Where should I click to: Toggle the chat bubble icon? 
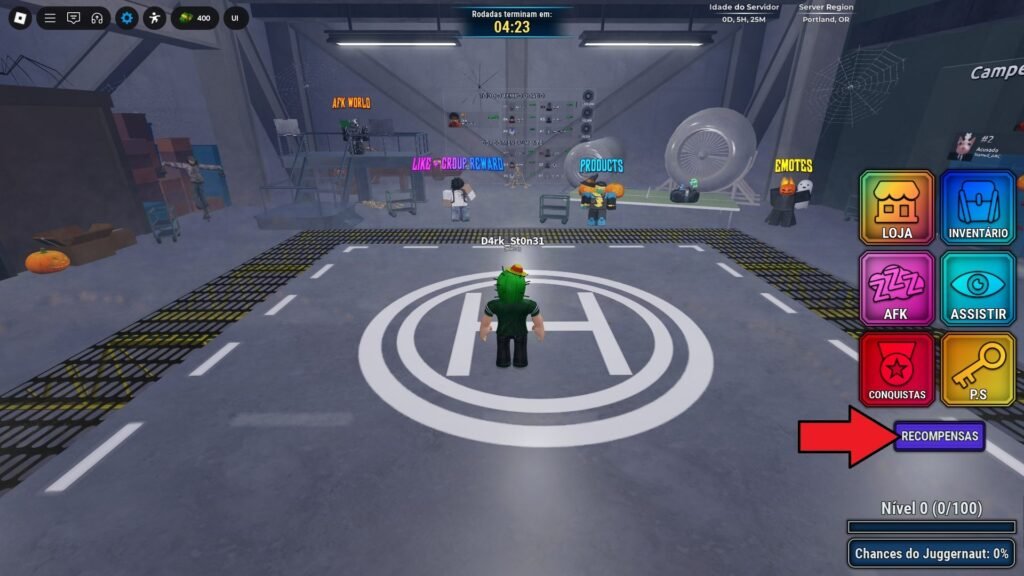click(73, 18)
